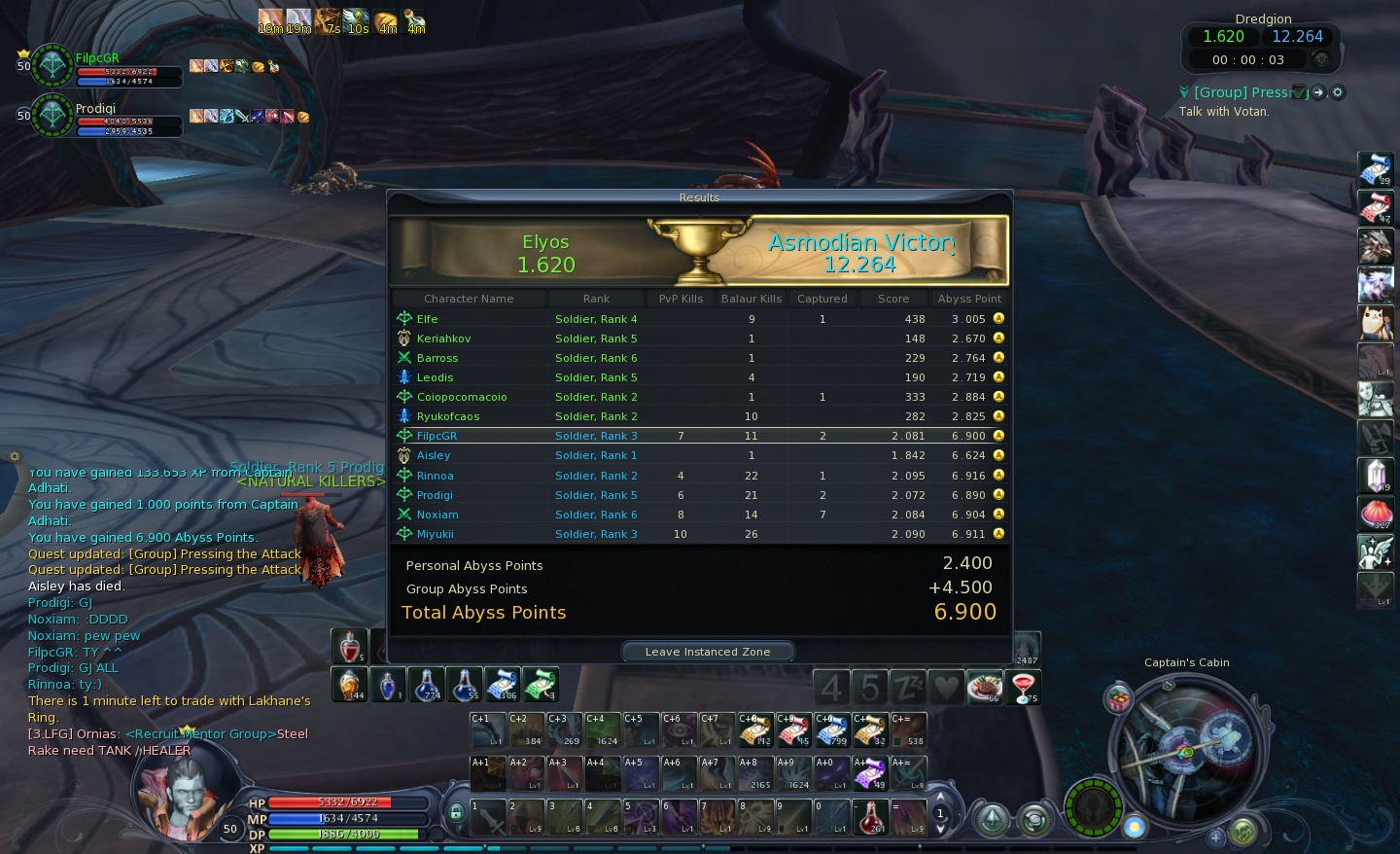Viewport: 1400px width, 854px height.
Task: Click the Abyss Point column header
Action: coord(968,299)
